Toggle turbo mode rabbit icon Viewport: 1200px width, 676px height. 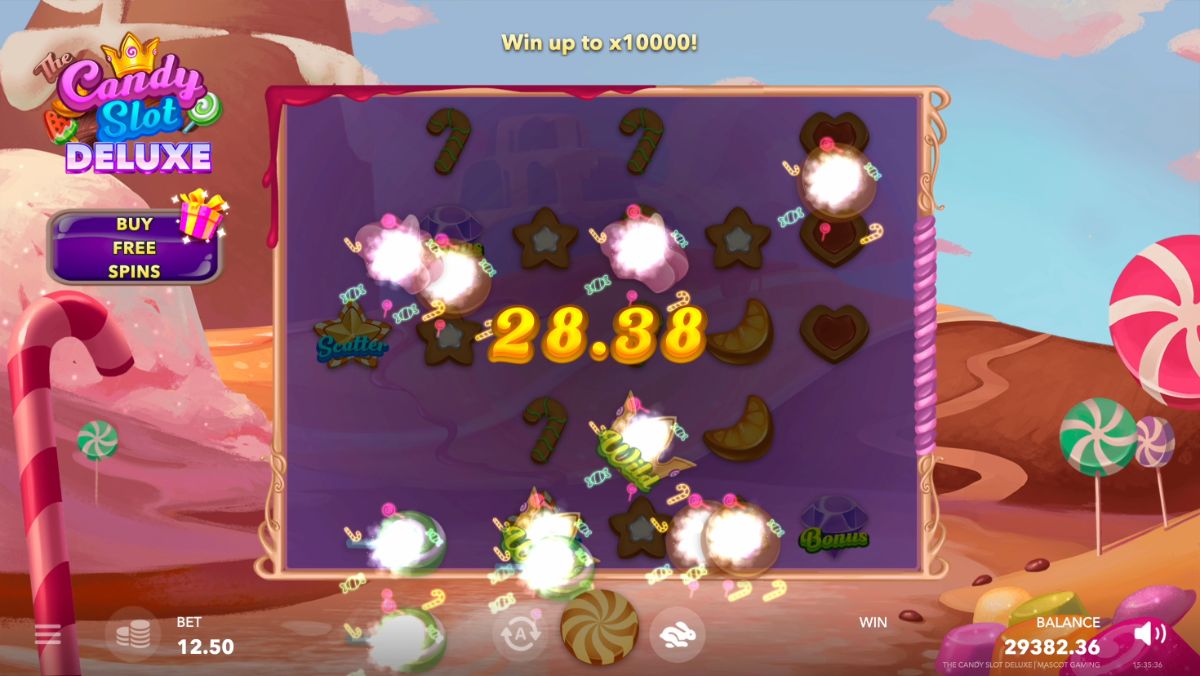tap(677, 634)
